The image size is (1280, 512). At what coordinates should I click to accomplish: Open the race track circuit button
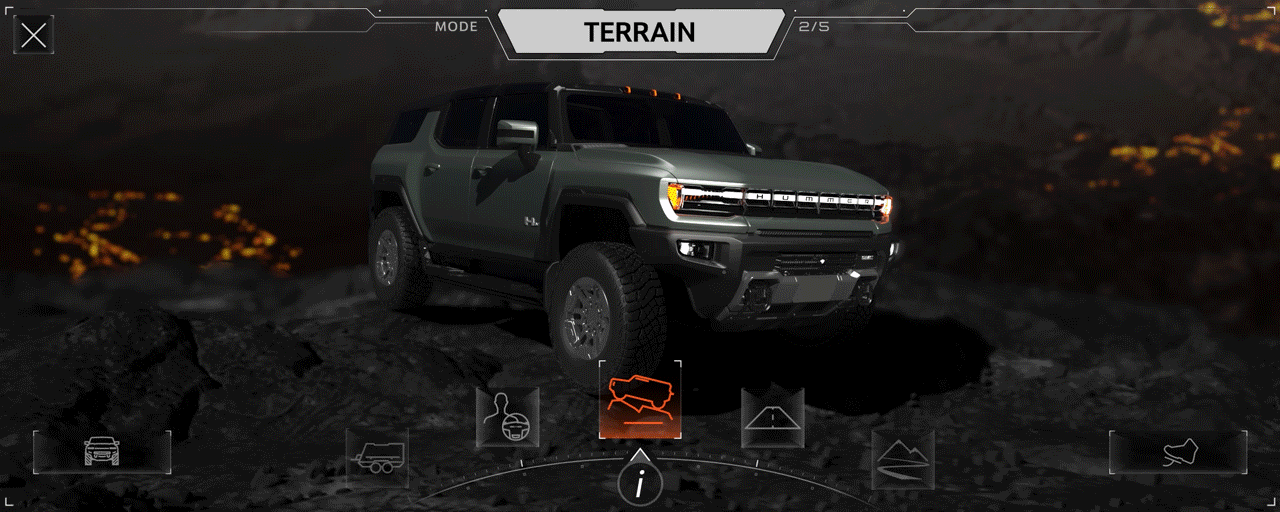[1178, 452]
